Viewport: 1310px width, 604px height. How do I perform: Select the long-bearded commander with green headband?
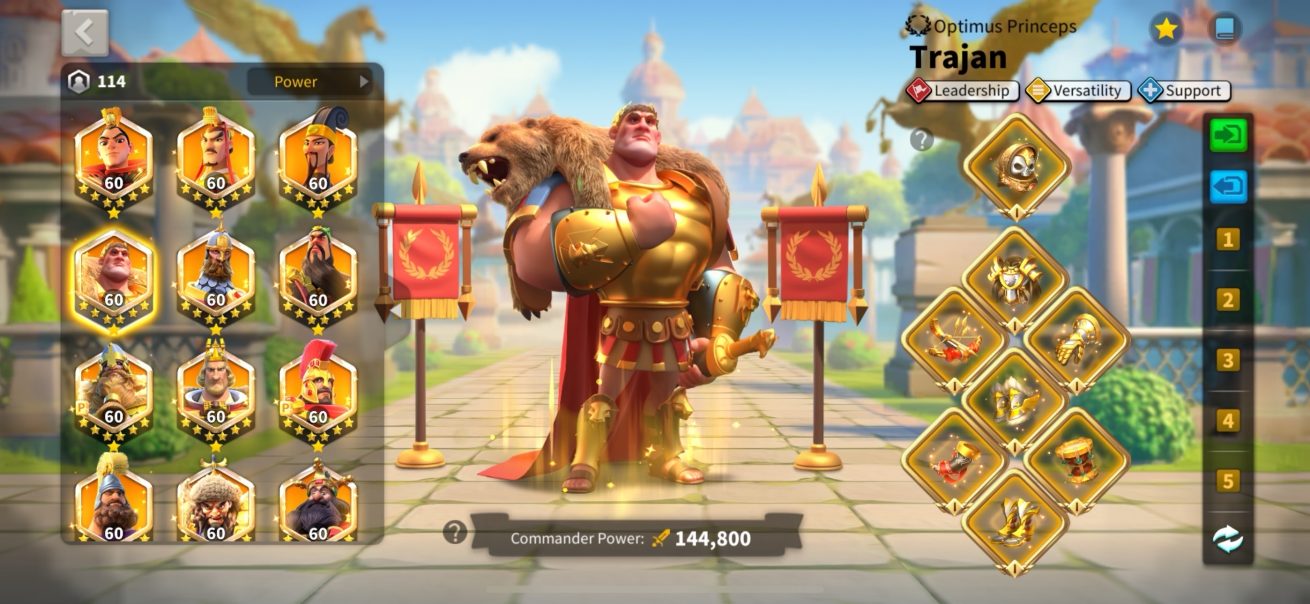click(317, 272)
